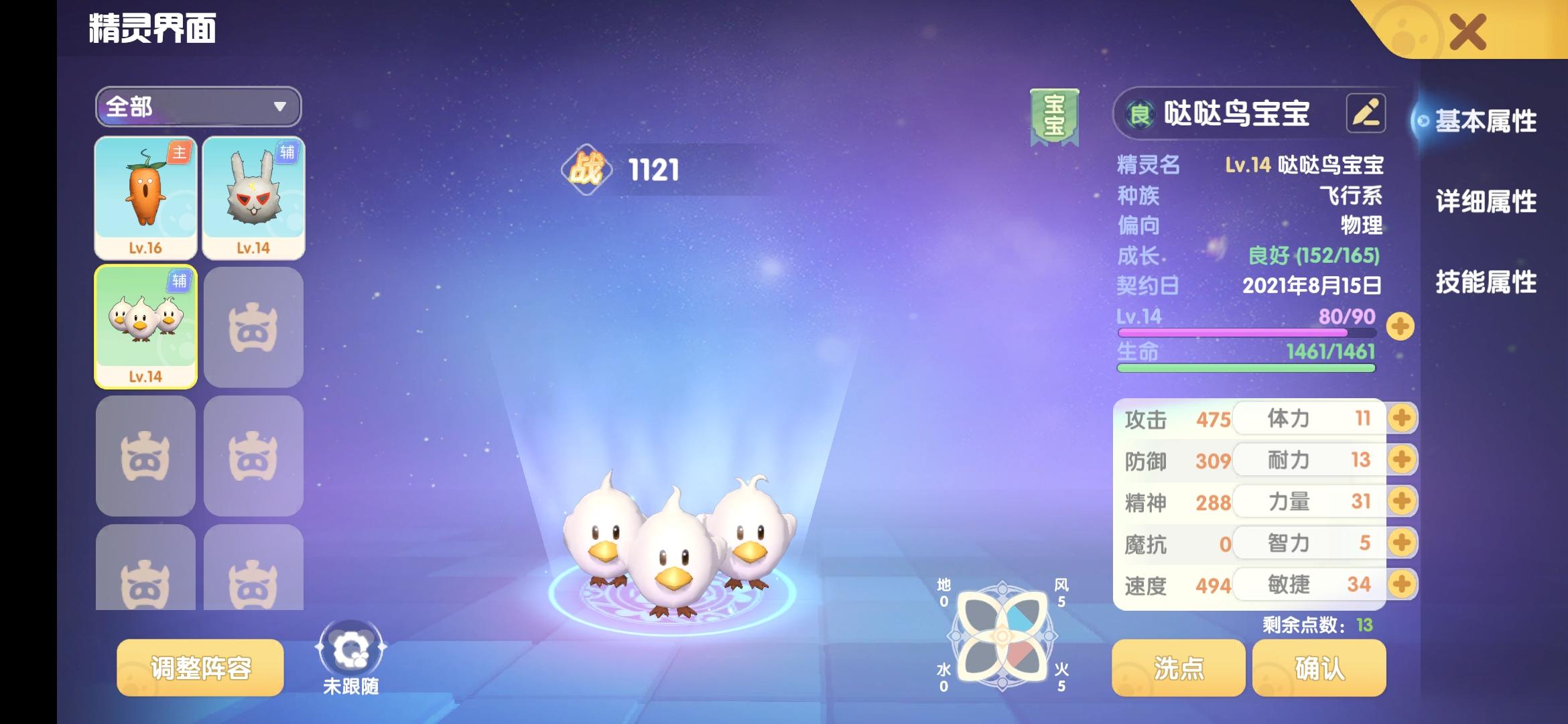Select the Lv.16 carrot pet thumbnail
This screenshot has height=724, width=1568.
[145, 194]
